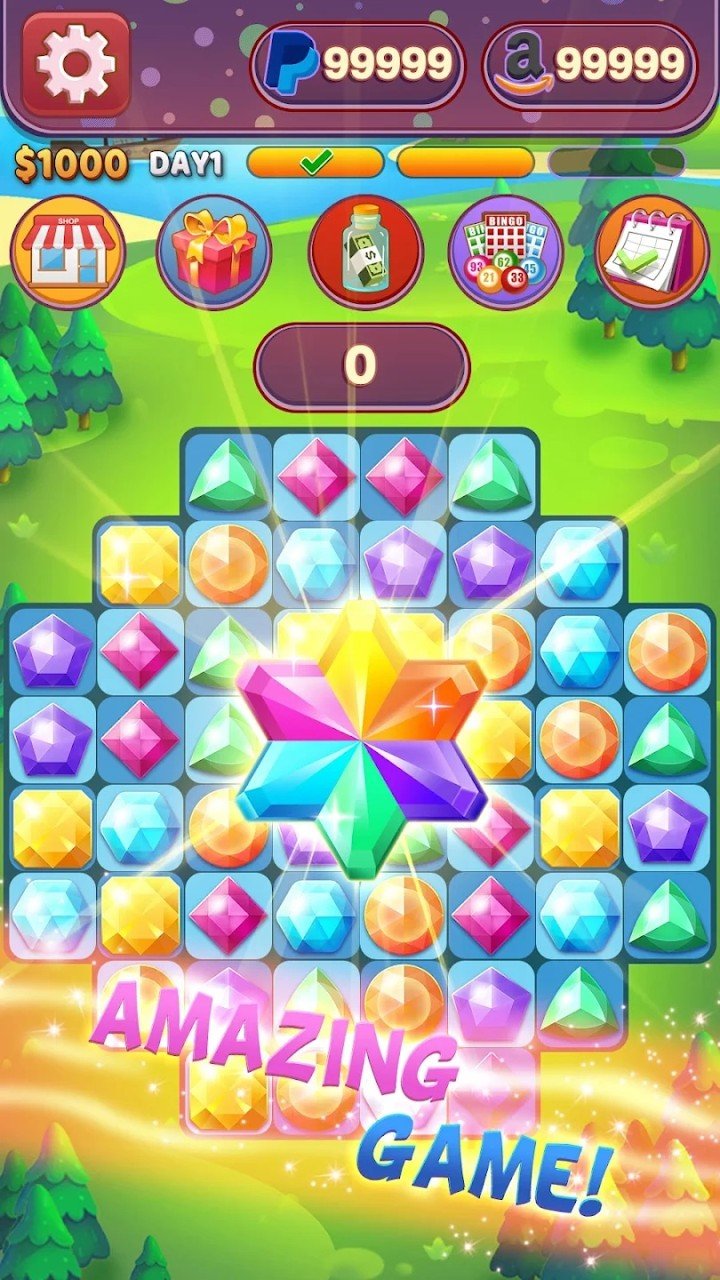Launch the Bingo cards icon
720x1280 pixels.
point(506,252)
